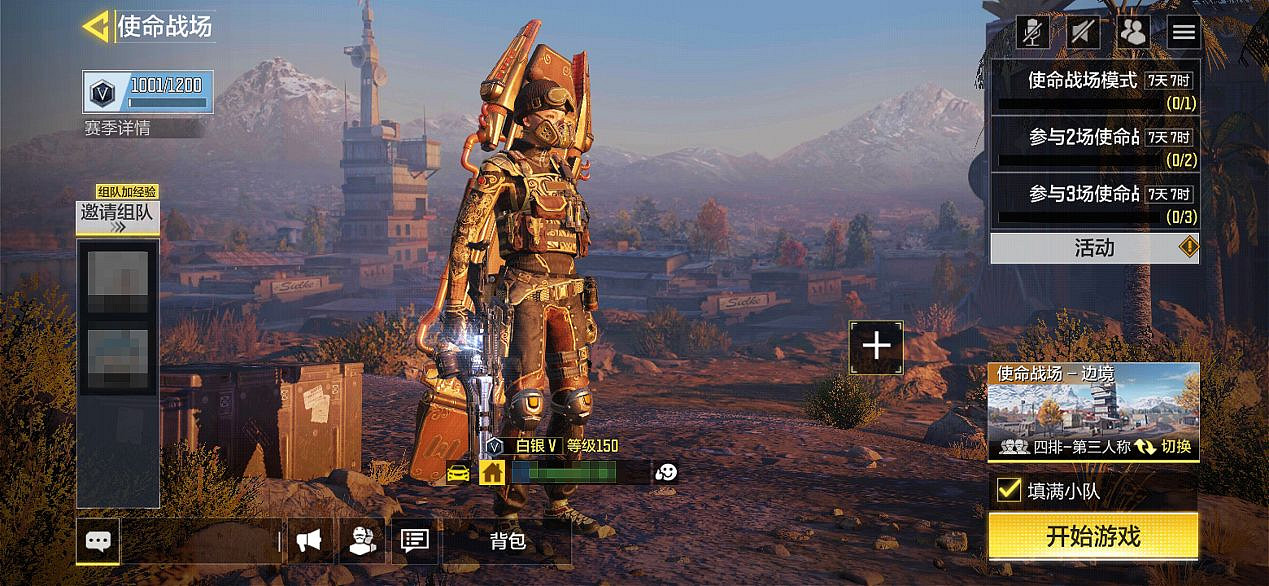Open the emote smiley face icon
Viewport: 1269px width, 586px height.
click(x=666, y=472)
